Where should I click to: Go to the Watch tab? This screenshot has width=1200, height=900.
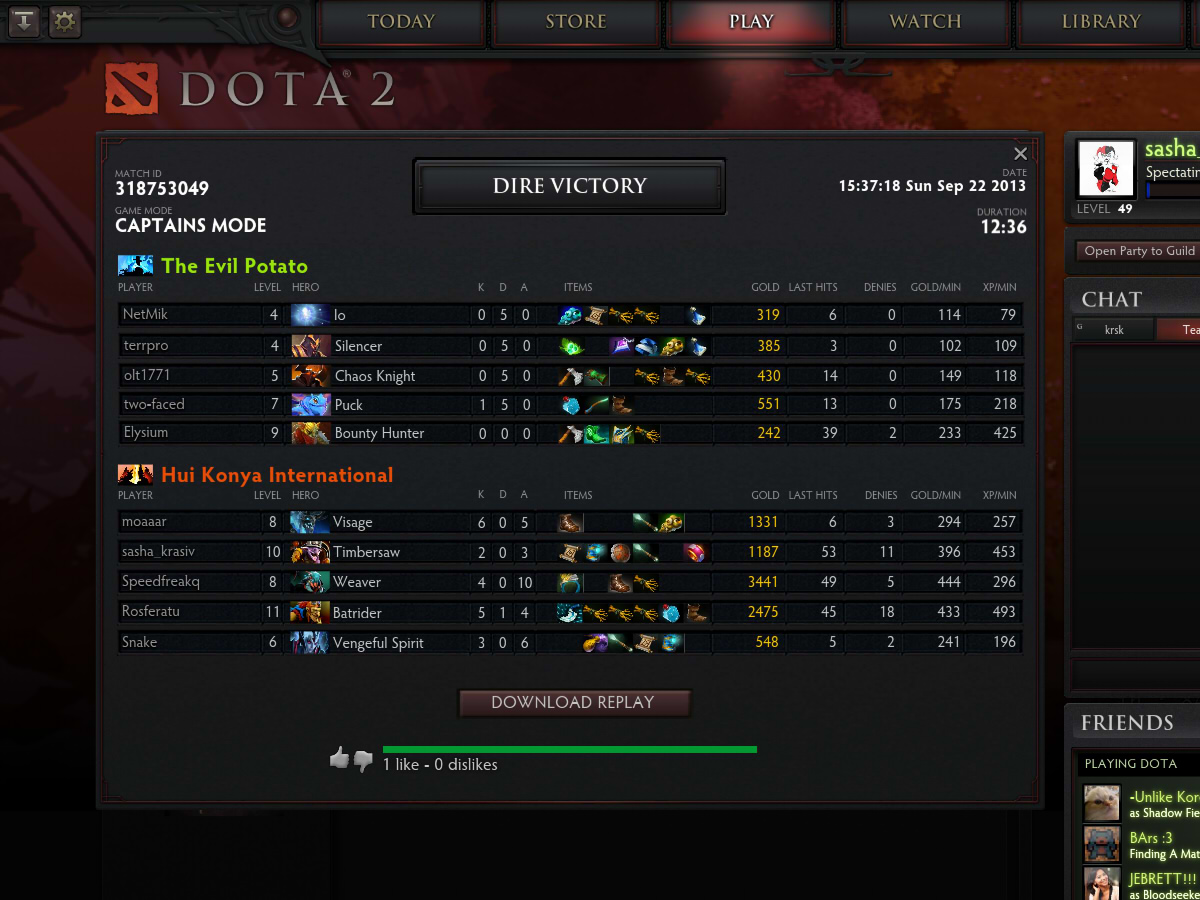click(925, 22)
